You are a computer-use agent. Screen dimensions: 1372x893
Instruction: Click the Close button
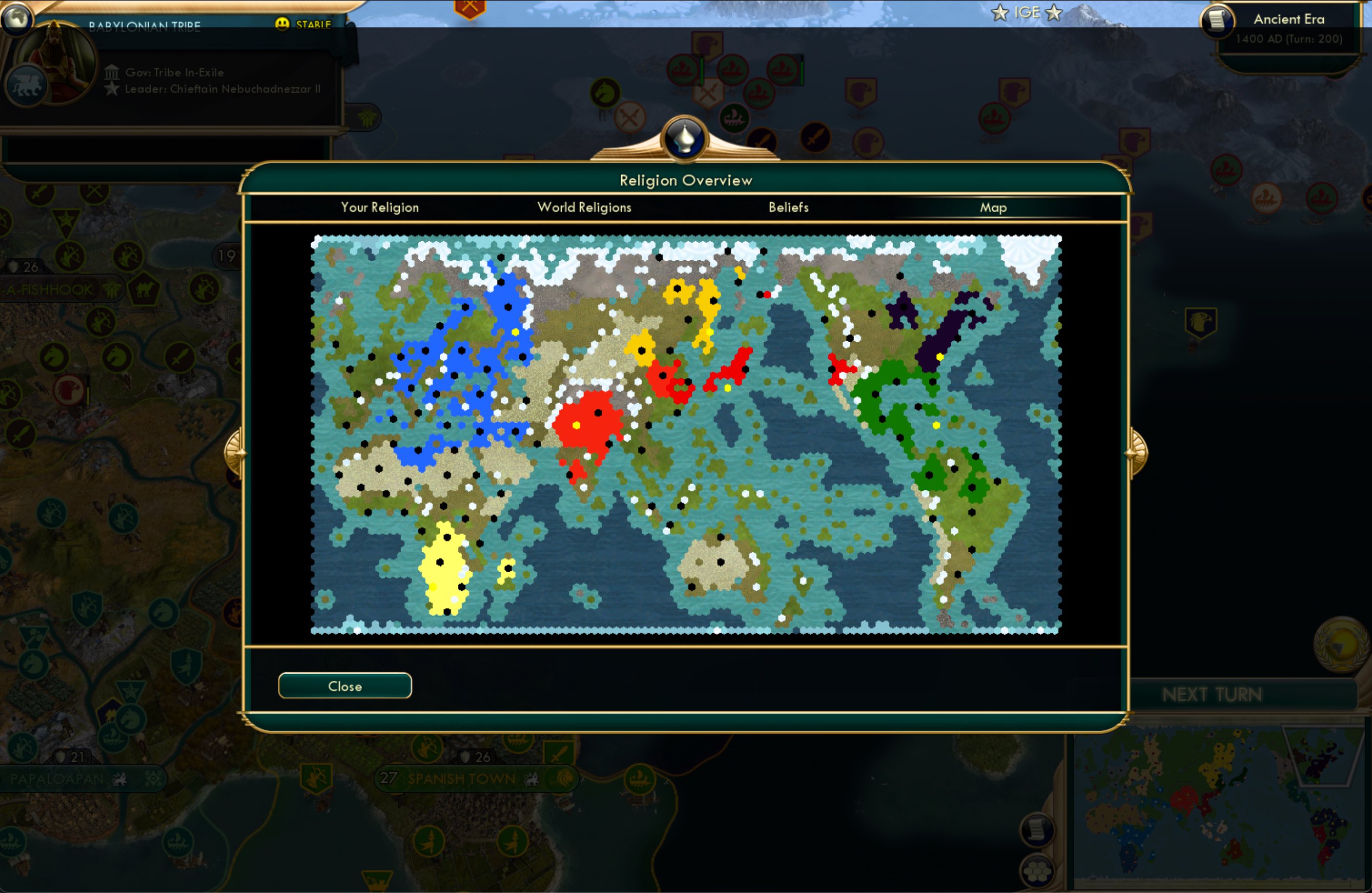click(344, 685)
